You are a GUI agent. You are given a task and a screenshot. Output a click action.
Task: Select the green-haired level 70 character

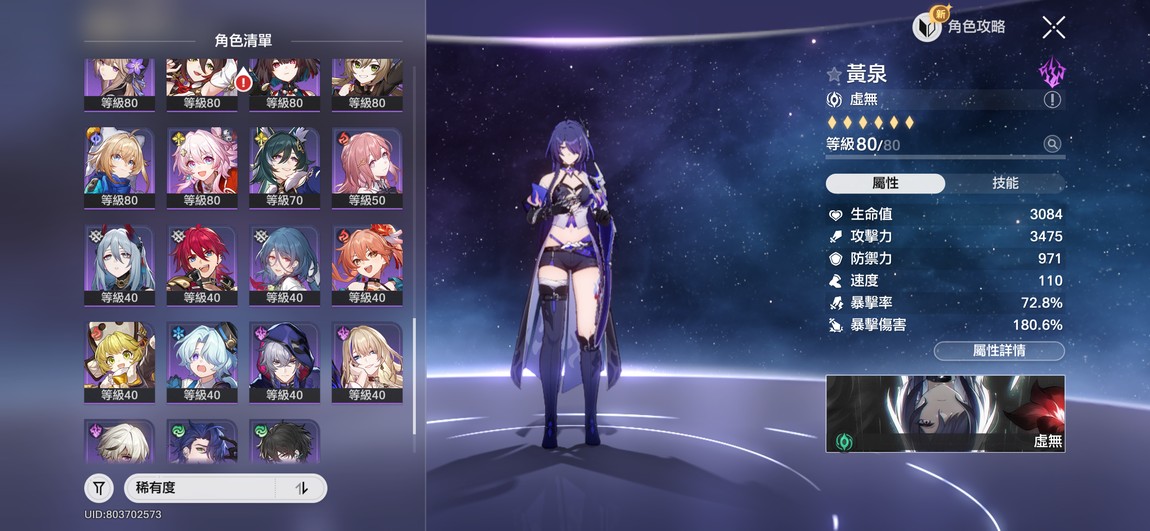coord(284,166)
